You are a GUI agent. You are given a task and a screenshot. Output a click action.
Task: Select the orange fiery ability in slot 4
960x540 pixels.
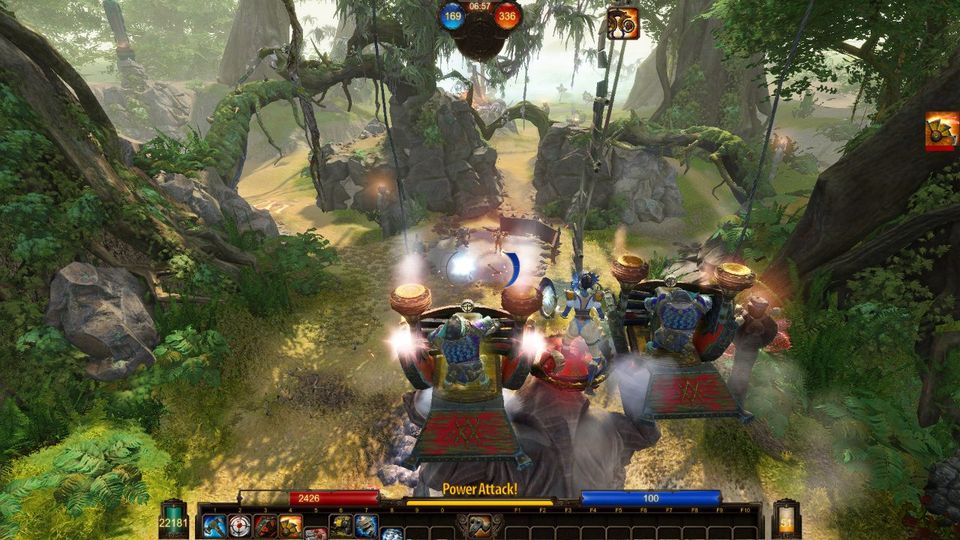[290, 525]
